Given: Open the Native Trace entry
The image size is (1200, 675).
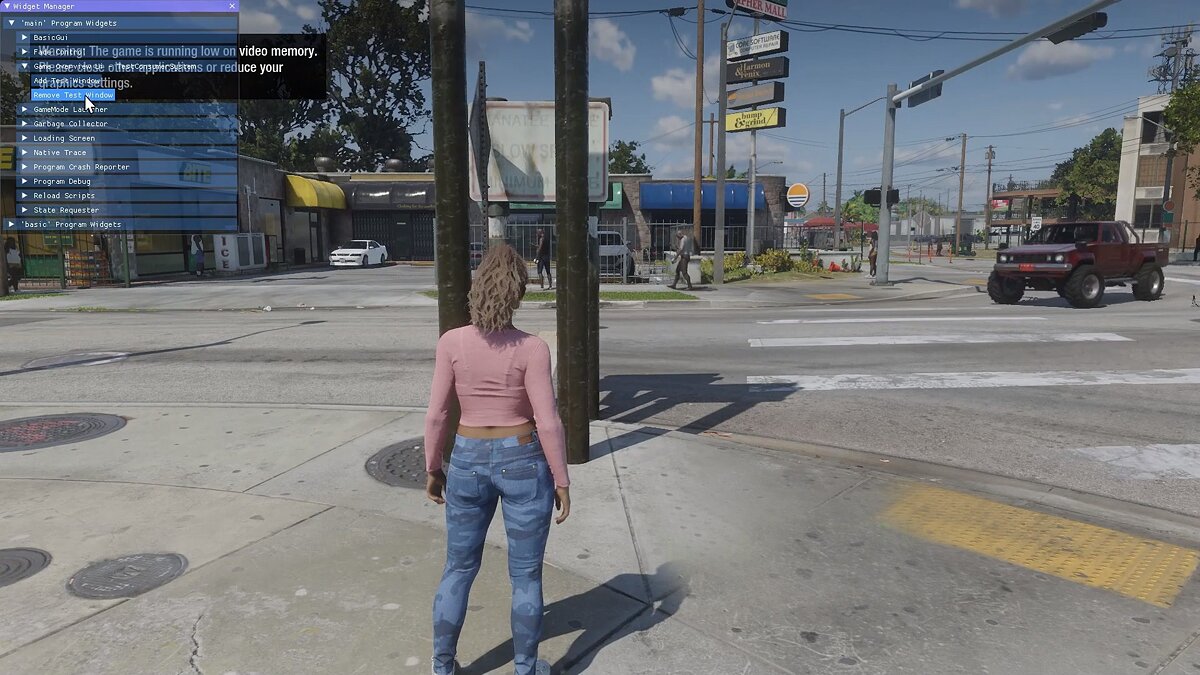Looking at the screenshot, I should tap(60, 152).
